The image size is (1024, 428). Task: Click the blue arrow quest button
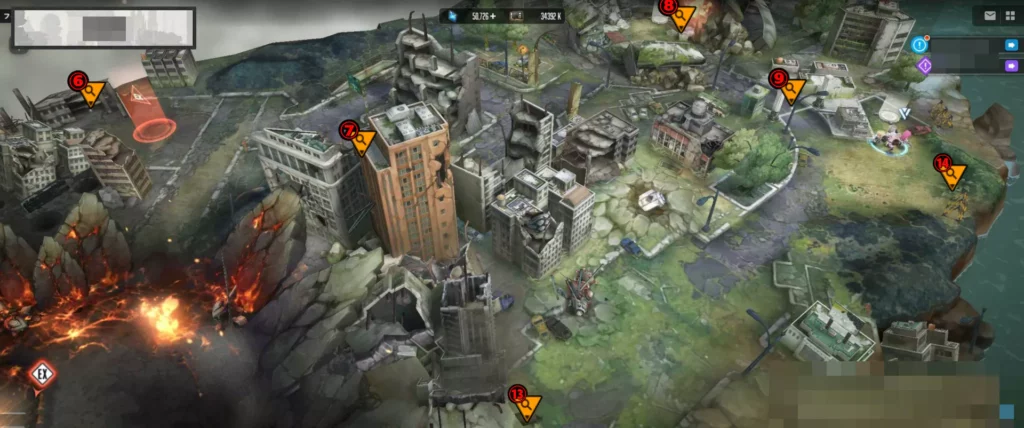click(x=1009, y=45)
